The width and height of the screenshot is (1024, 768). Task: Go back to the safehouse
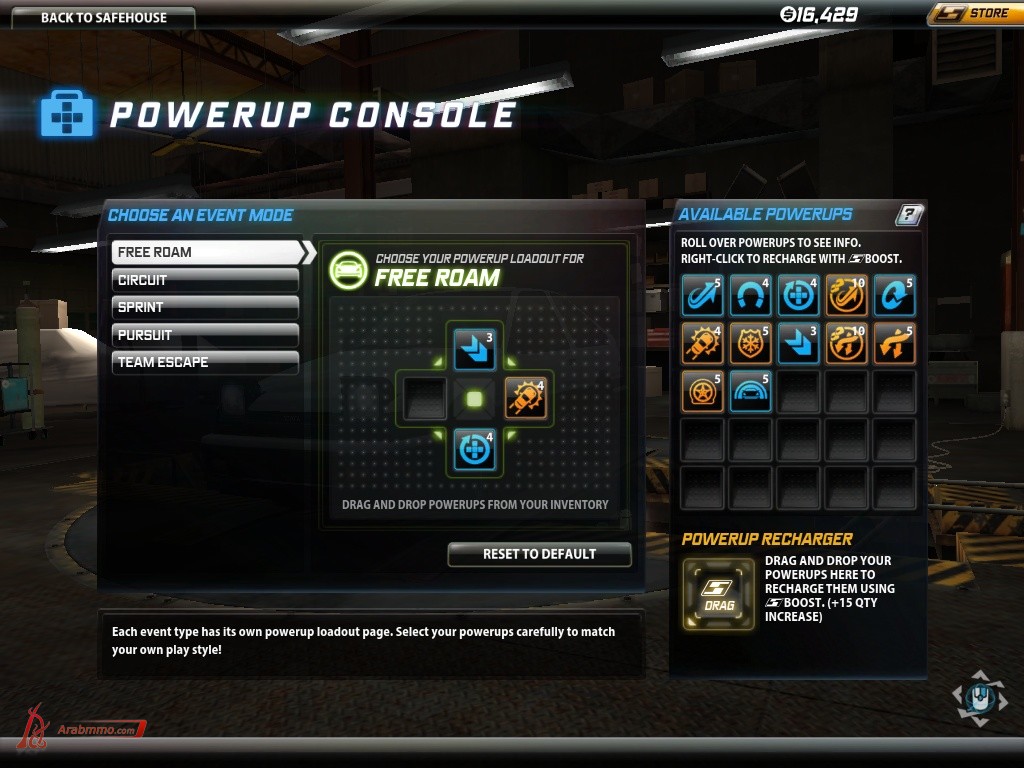point(104,17)
